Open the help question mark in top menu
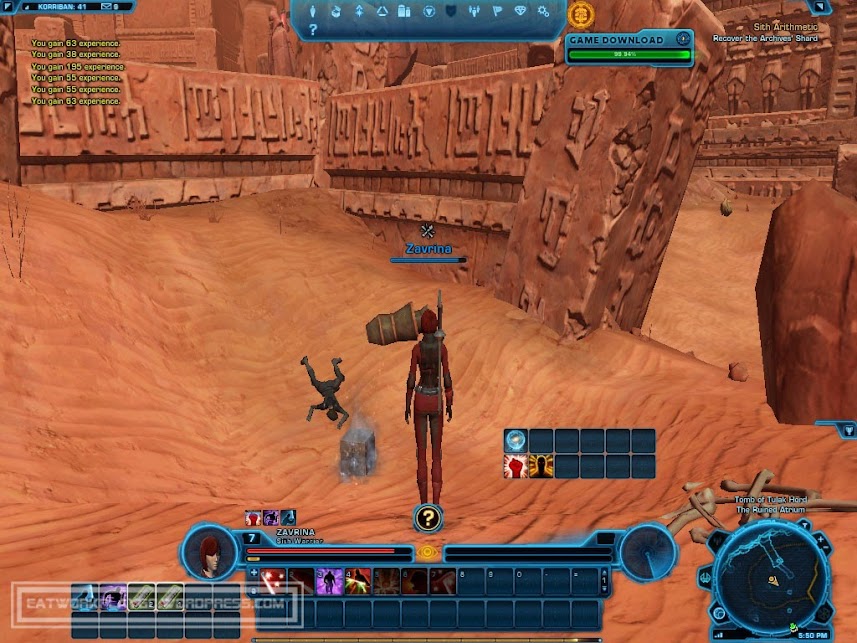The width and height of the screenshot is (857, 643). tap(313, 30)
